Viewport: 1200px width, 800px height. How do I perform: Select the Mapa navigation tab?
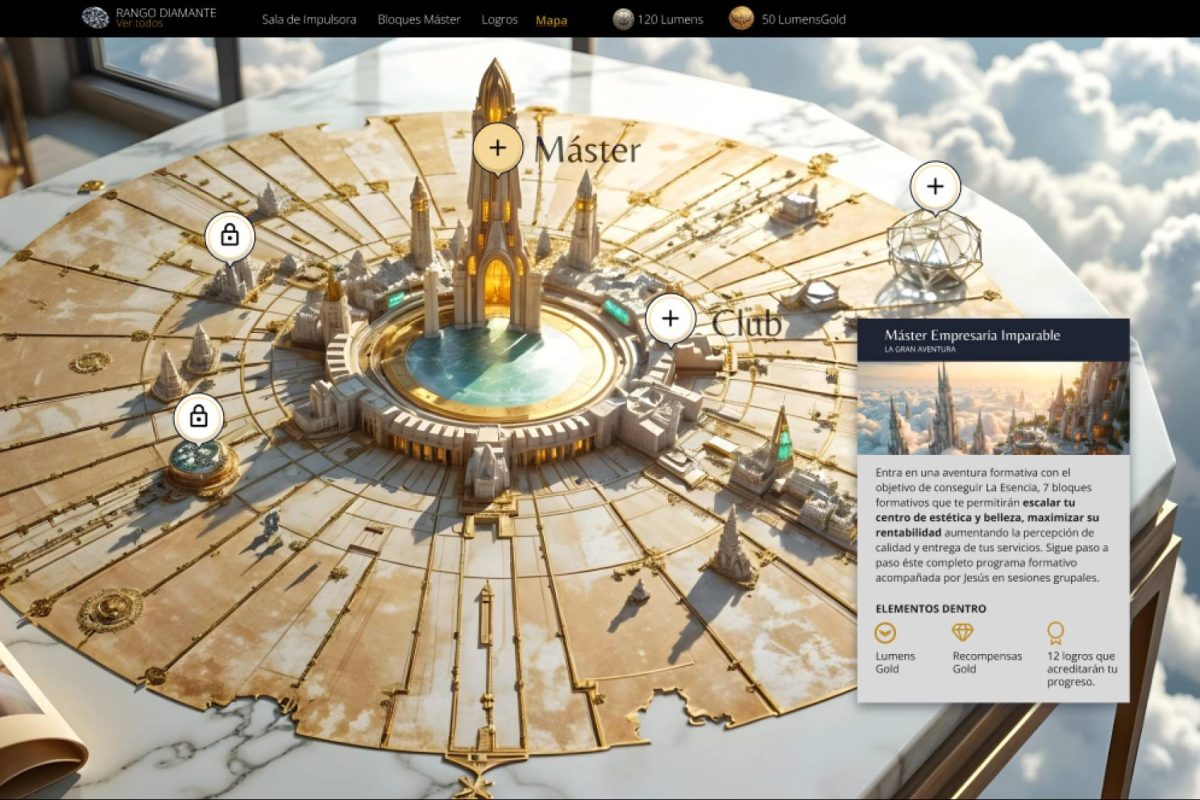coord(551,20)
